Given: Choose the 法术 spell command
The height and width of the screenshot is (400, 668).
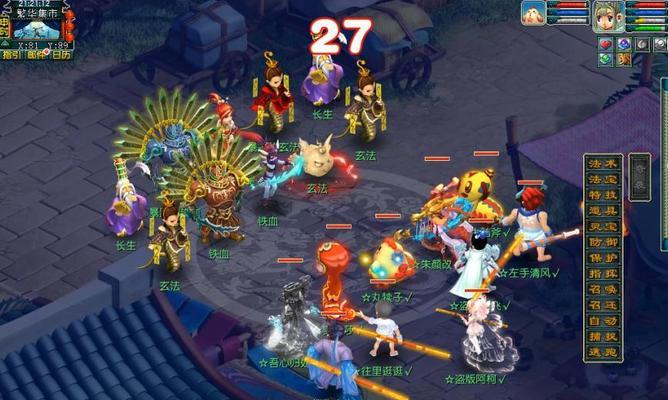Looking at the screenshot, I should [603, 163].
